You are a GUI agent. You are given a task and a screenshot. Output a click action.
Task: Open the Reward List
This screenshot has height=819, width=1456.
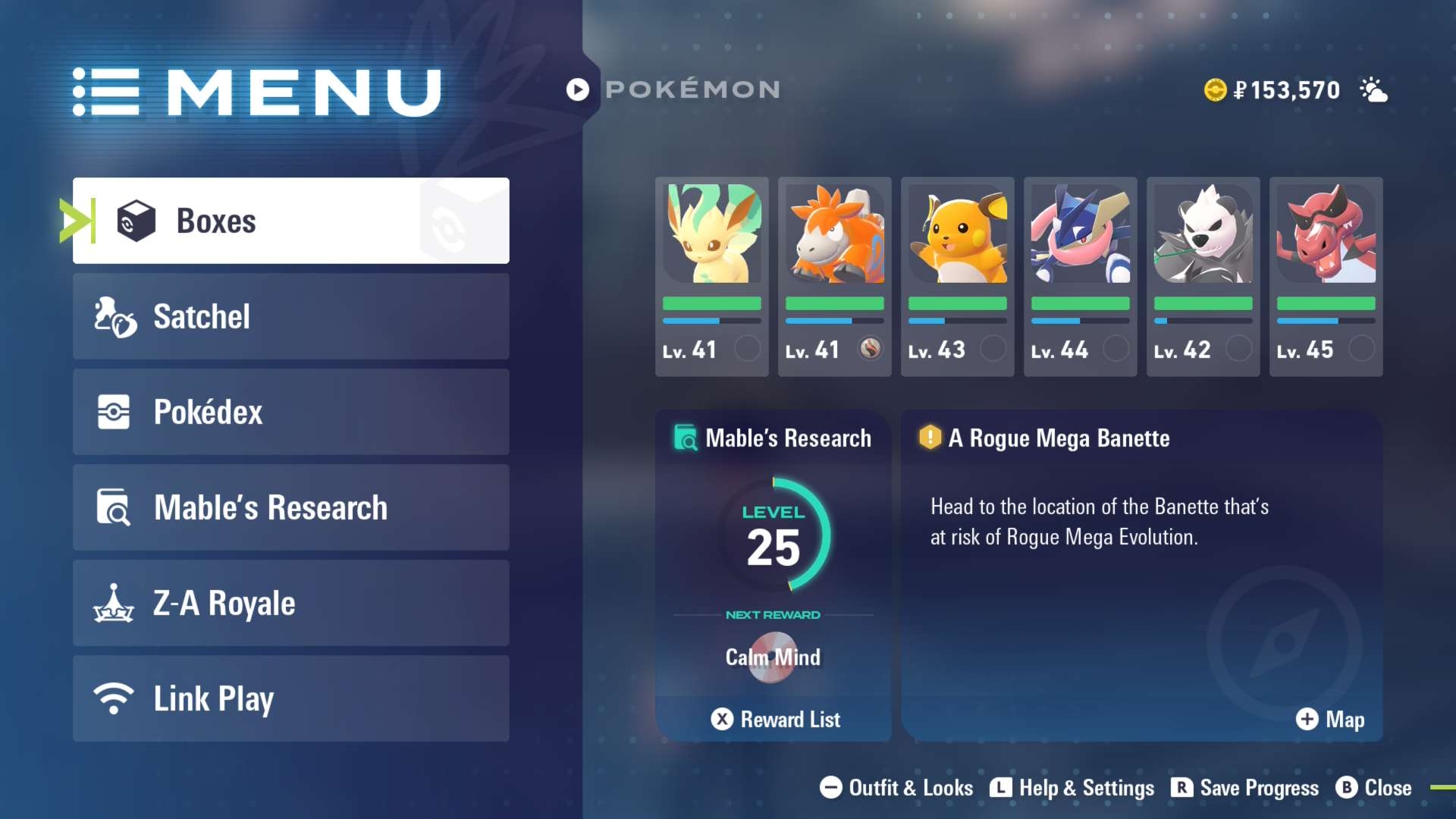[x=775, y=719]
